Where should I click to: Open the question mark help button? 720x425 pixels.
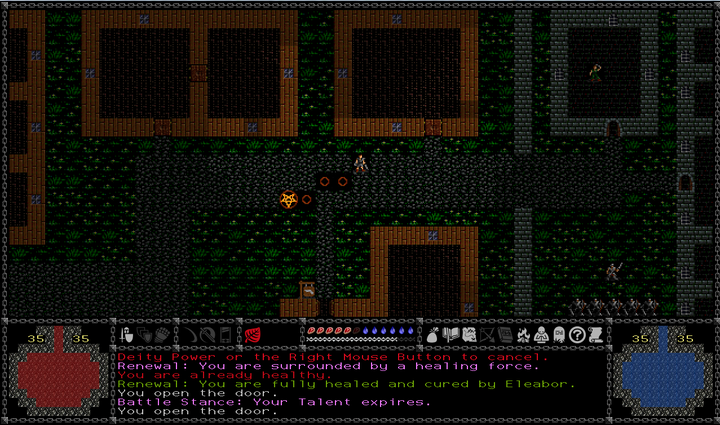pos(577,334)
